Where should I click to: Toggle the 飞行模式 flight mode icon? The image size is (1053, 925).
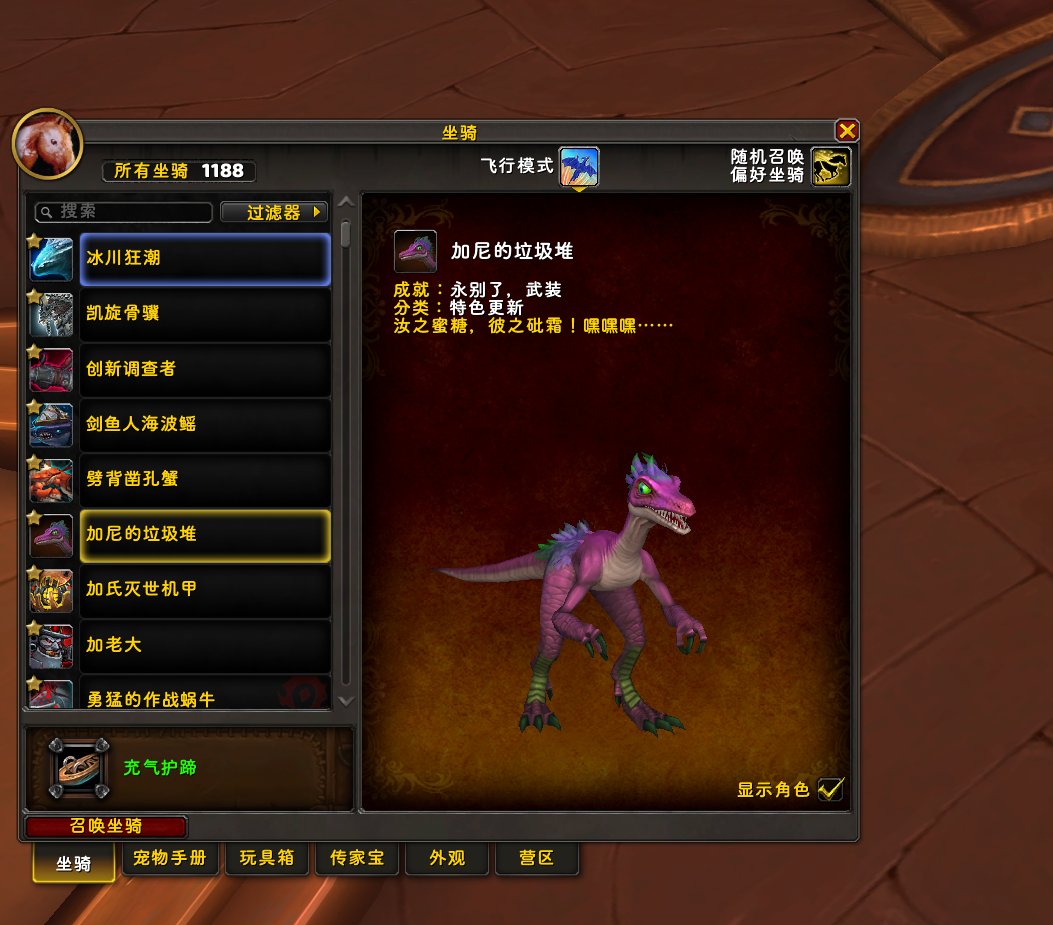click(x=579, y=167)
